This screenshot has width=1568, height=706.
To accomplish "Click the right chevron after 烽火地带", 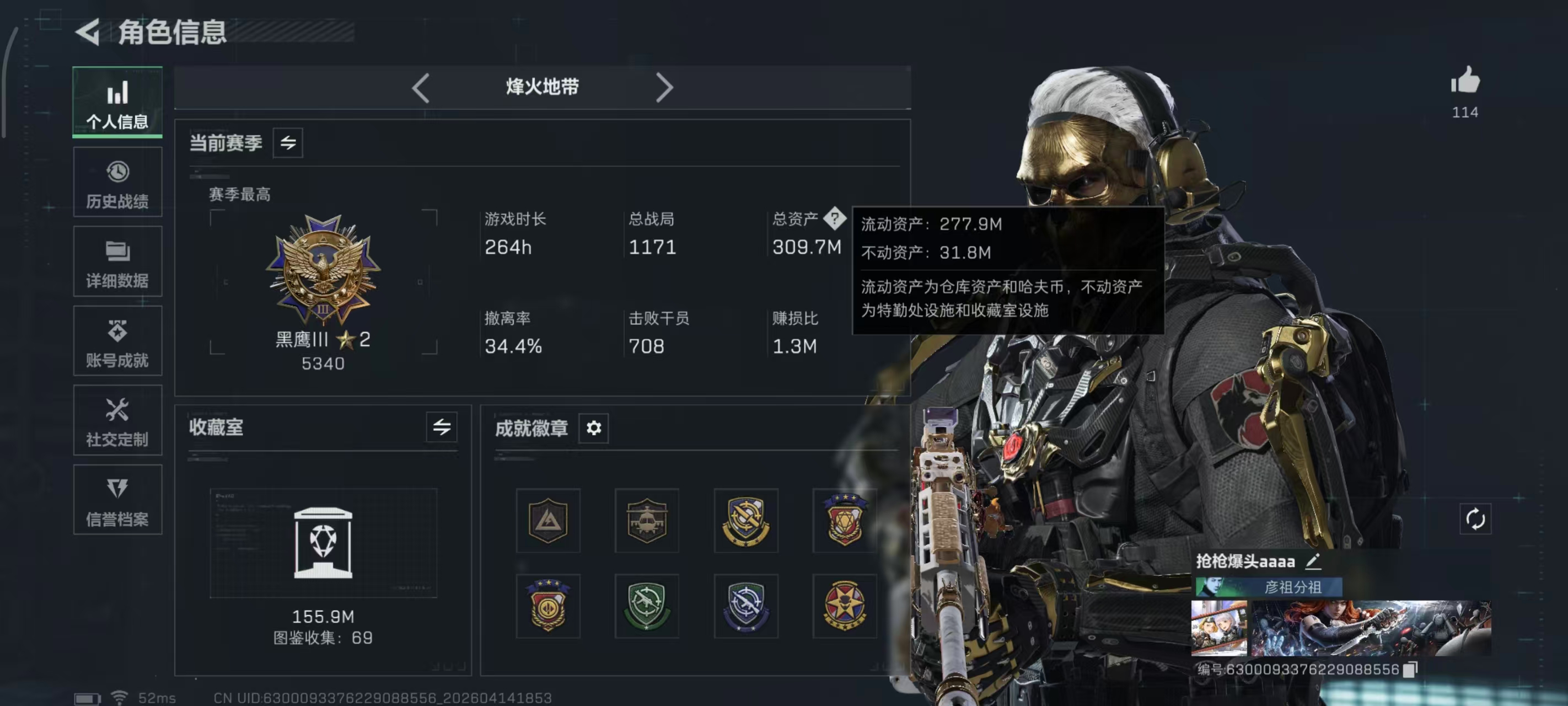I will click(665, 88).
